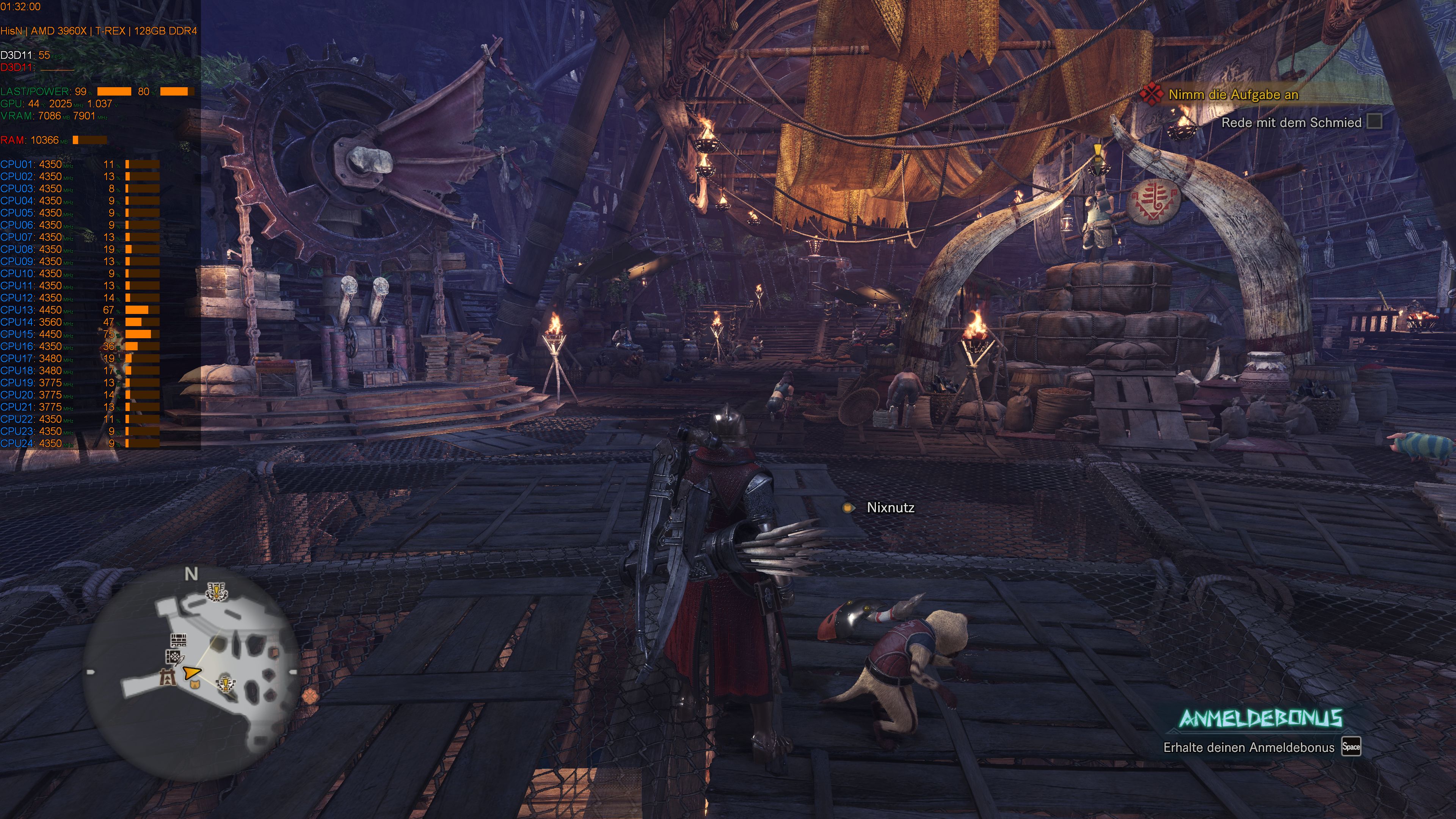This screenshot has height=819, width=1456.
Task: Select the Palico face icon on the minimap
Action: pos(195,684)
